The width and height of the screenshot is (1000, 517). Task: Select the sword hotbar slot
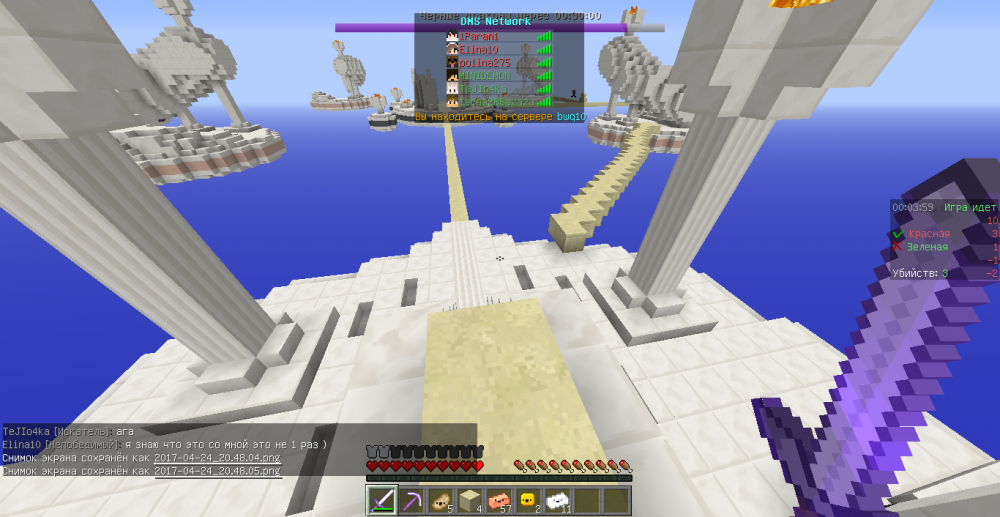click(x=382, y=500)
